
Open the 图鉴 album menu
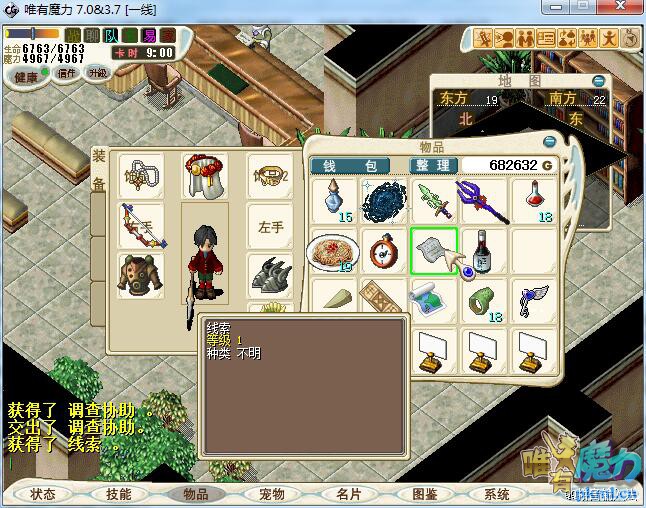pos(424,494)
